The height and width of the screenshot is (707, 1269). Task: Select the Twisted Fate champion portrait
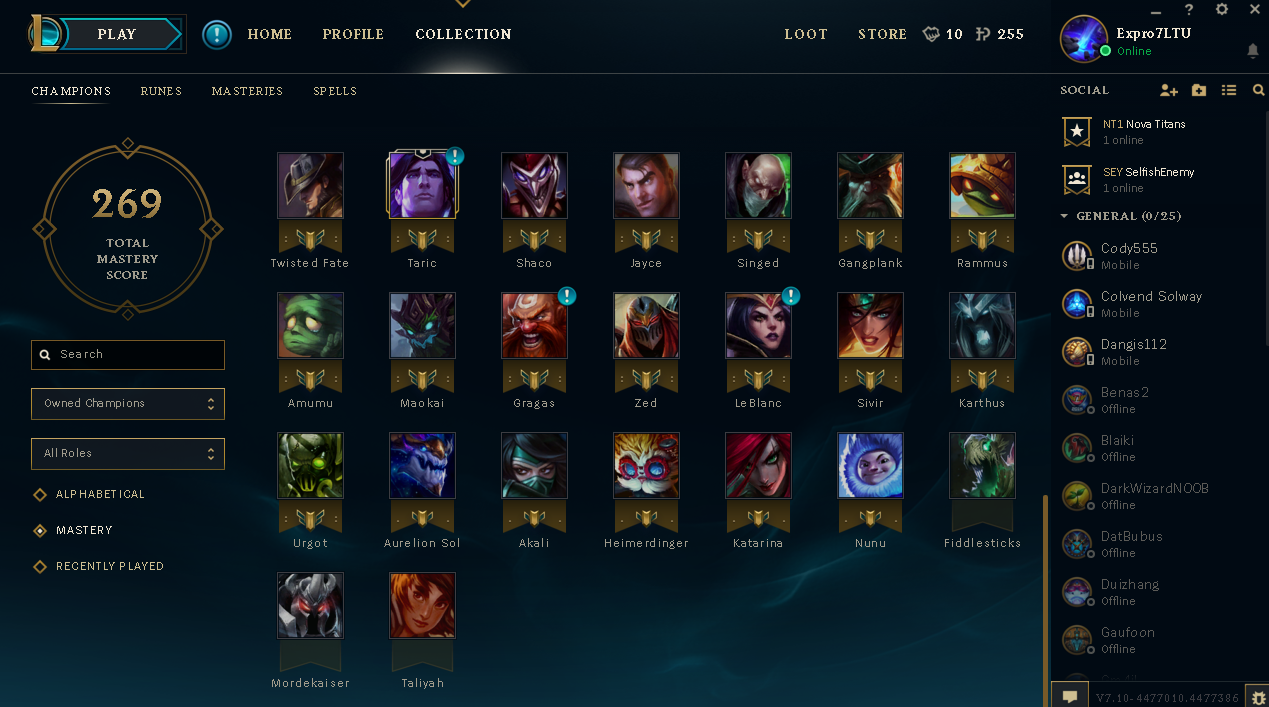click(x=310, y=186)
